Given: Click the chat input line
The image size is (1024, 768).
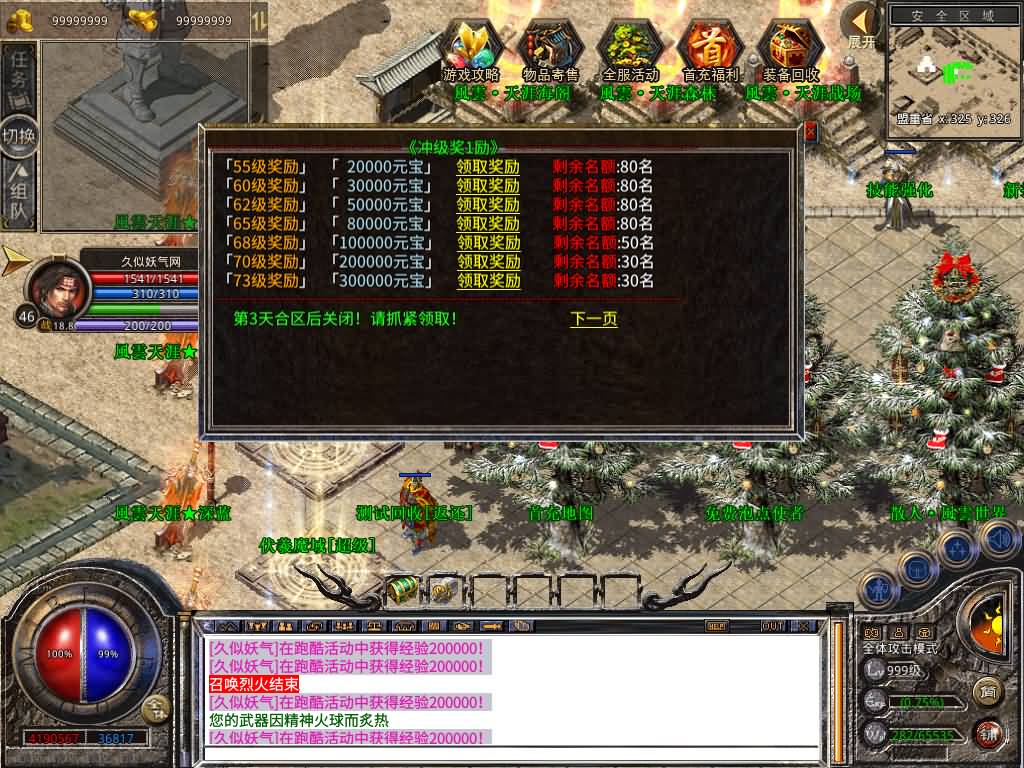Looking at the screenshot, I should click(x=510, y=753).
